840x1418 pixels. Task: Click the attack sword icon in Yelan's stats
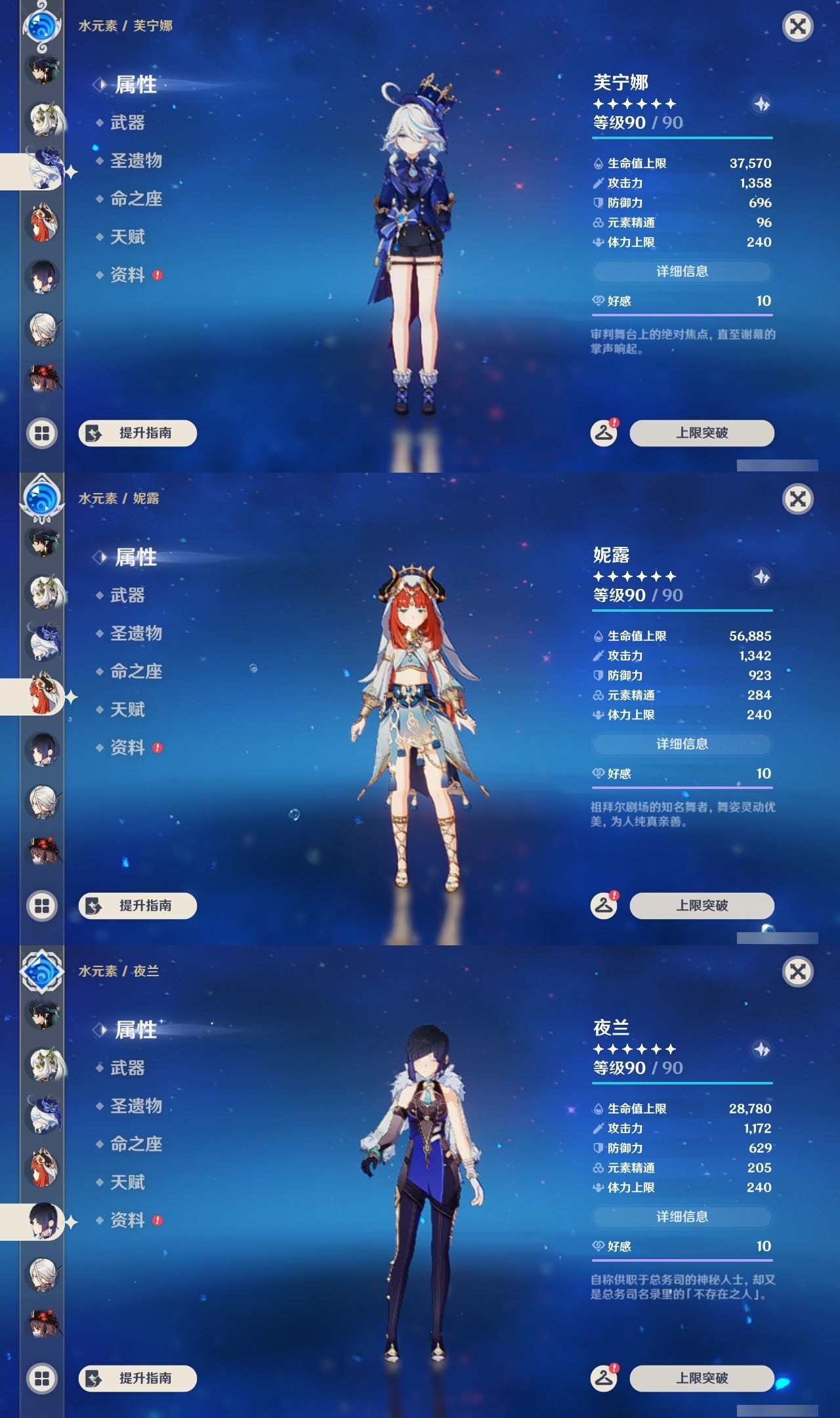tap(598, 1129)
